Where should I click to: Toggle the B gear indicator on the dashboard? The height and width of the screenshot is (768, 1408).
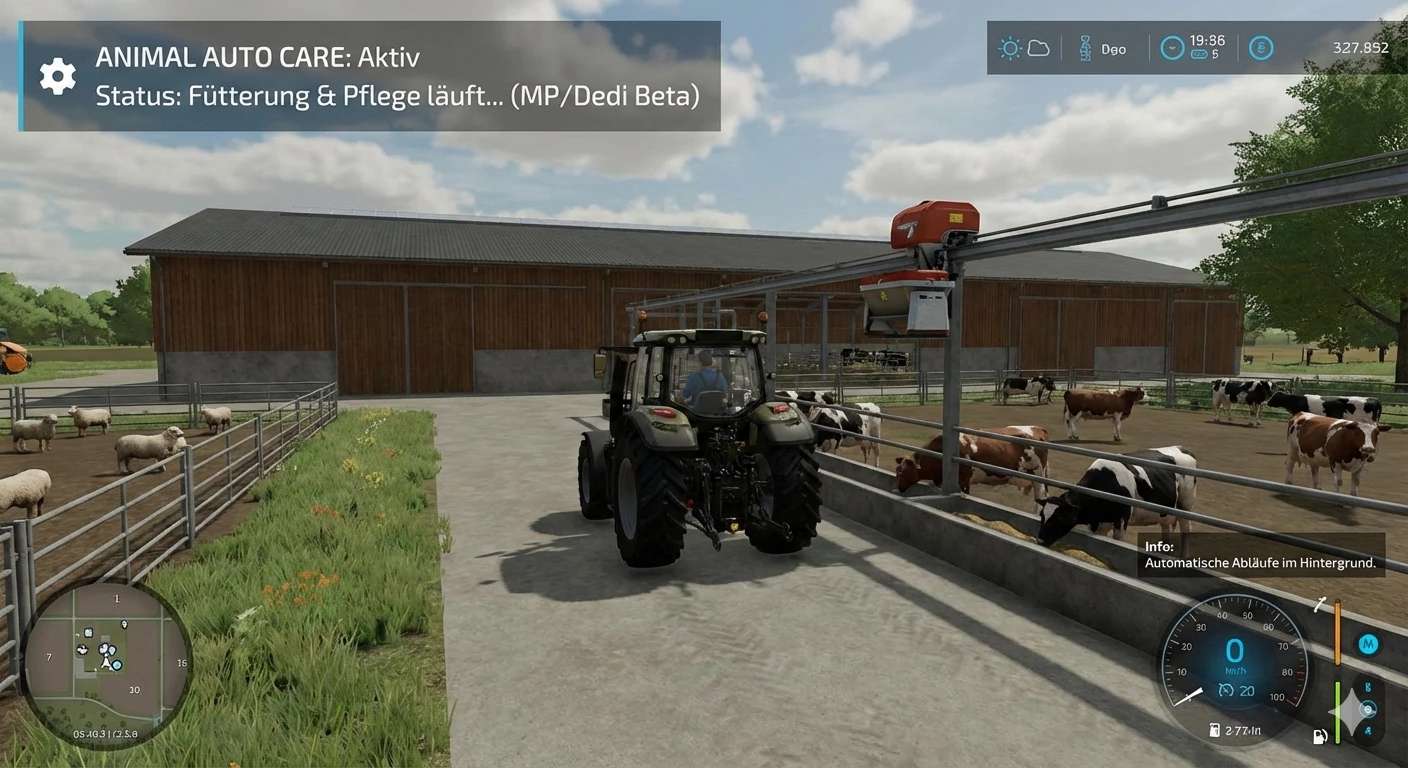pyautogui.click(x=1366, y=685)
